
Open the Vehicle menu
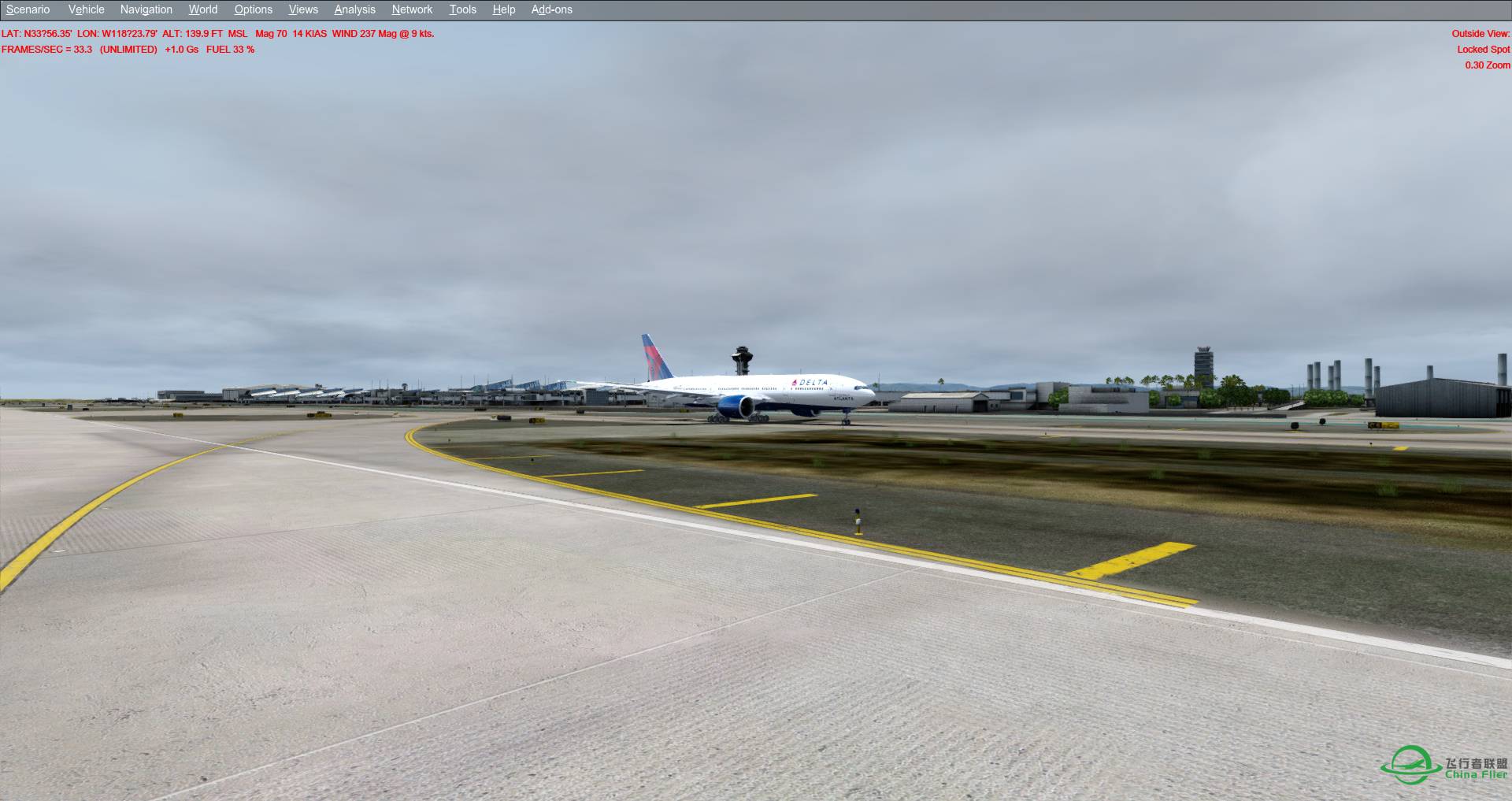pyautogui.click(x=86, y=9)
